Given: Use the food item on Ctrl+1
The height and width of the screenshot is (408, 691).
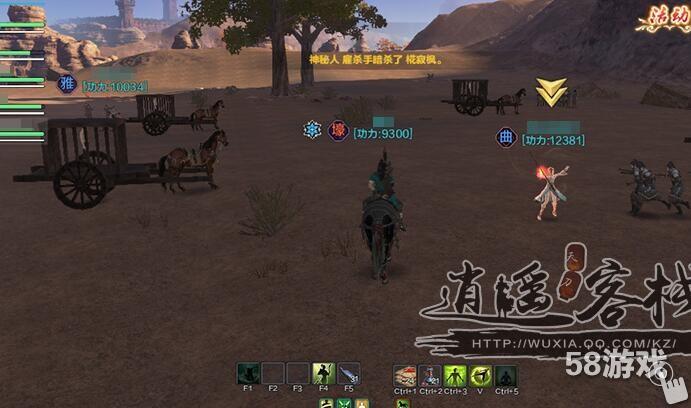Looking at the screenshot, I should click(405, 375).
